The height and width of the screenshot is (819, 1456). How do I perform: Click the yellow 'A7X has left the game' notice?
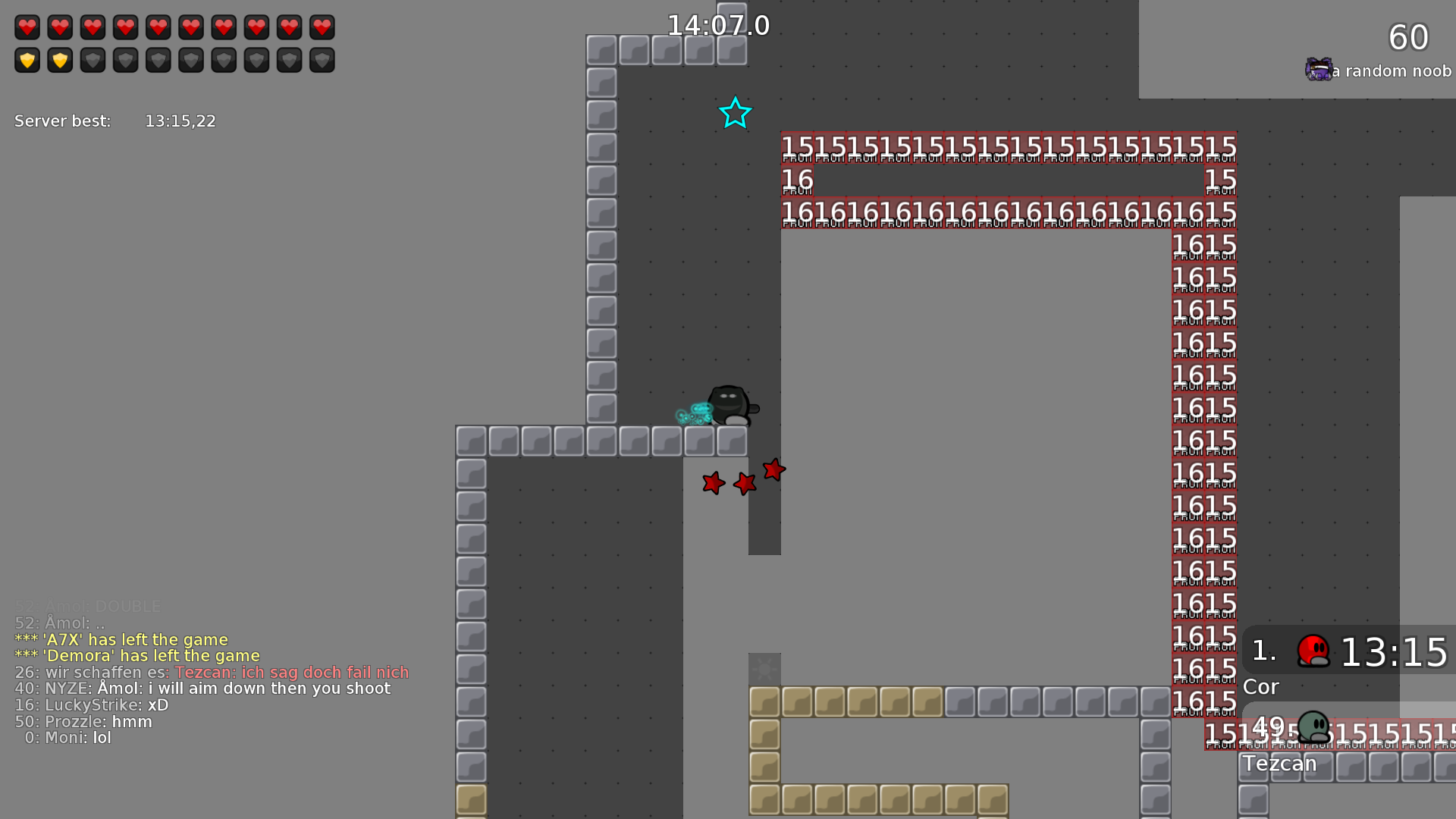[121, 639]
